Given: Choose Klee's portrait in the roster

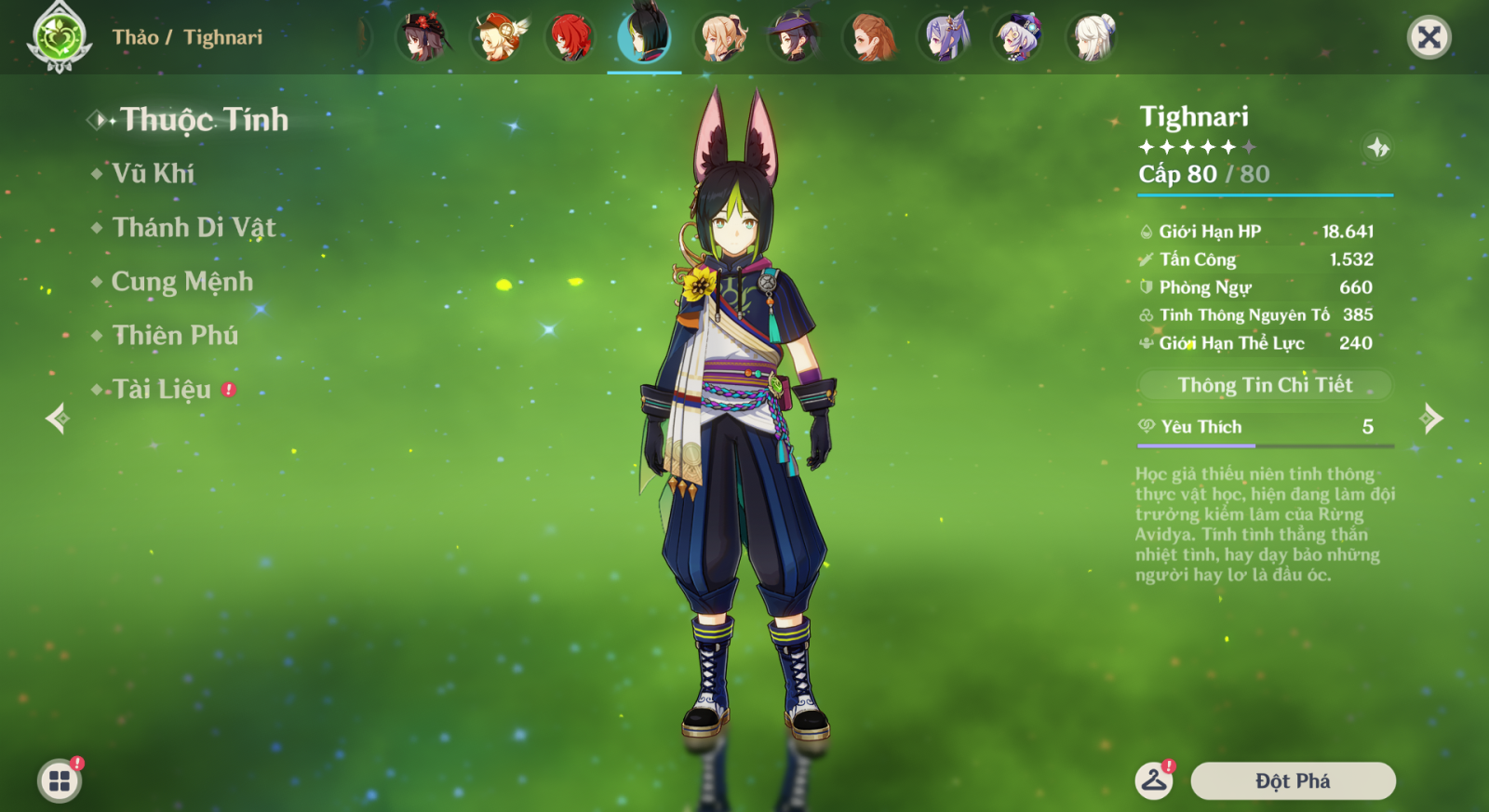Looking at the screenshot, I should 498,38.
